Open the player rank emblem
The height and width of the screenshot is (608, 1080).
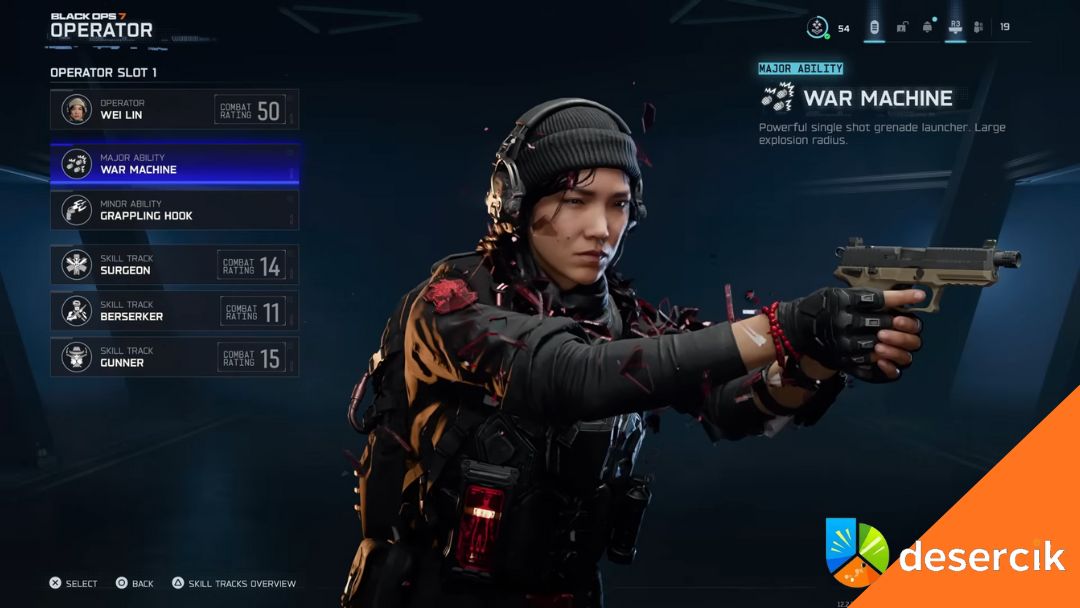tap(818, 28)
